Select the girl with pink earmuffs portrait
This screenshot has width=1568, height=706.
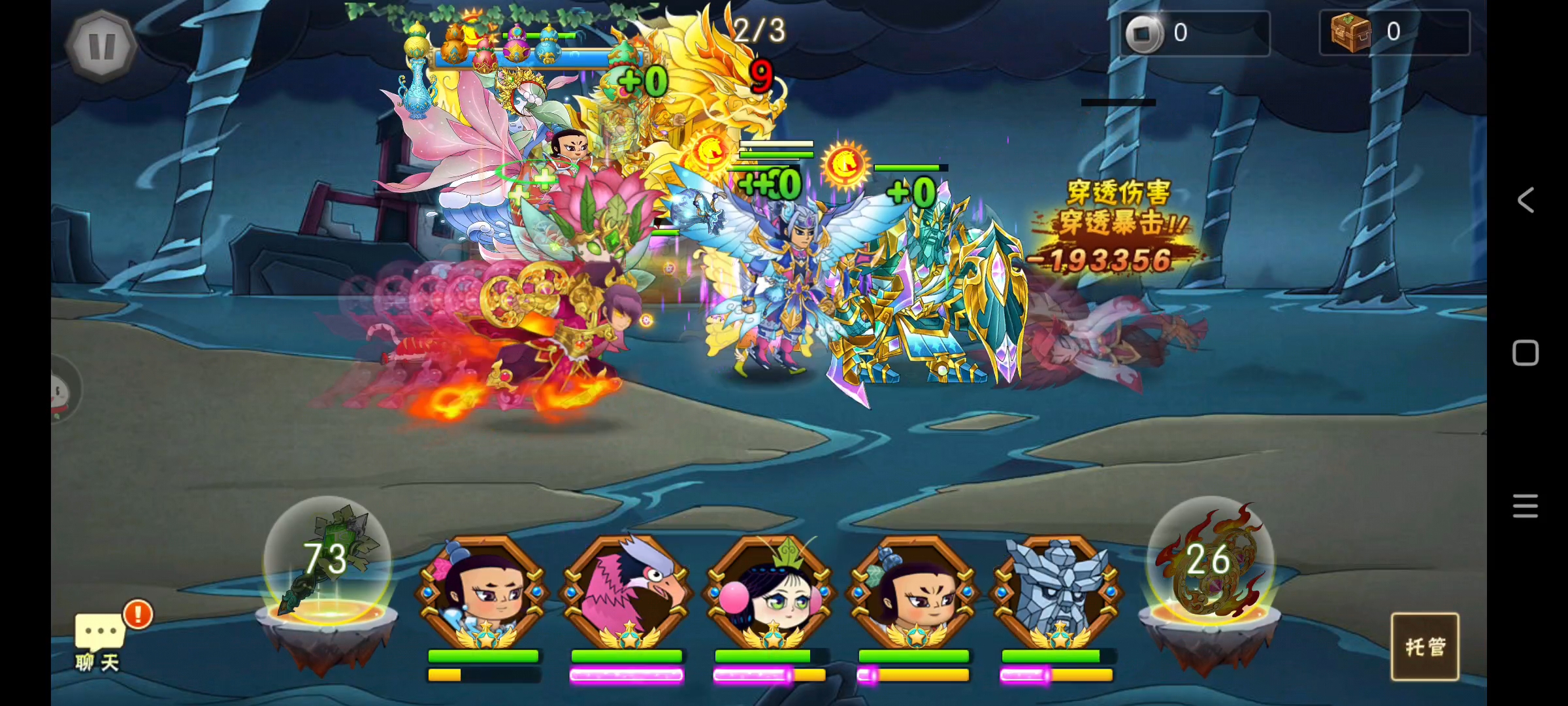[771, 592]
